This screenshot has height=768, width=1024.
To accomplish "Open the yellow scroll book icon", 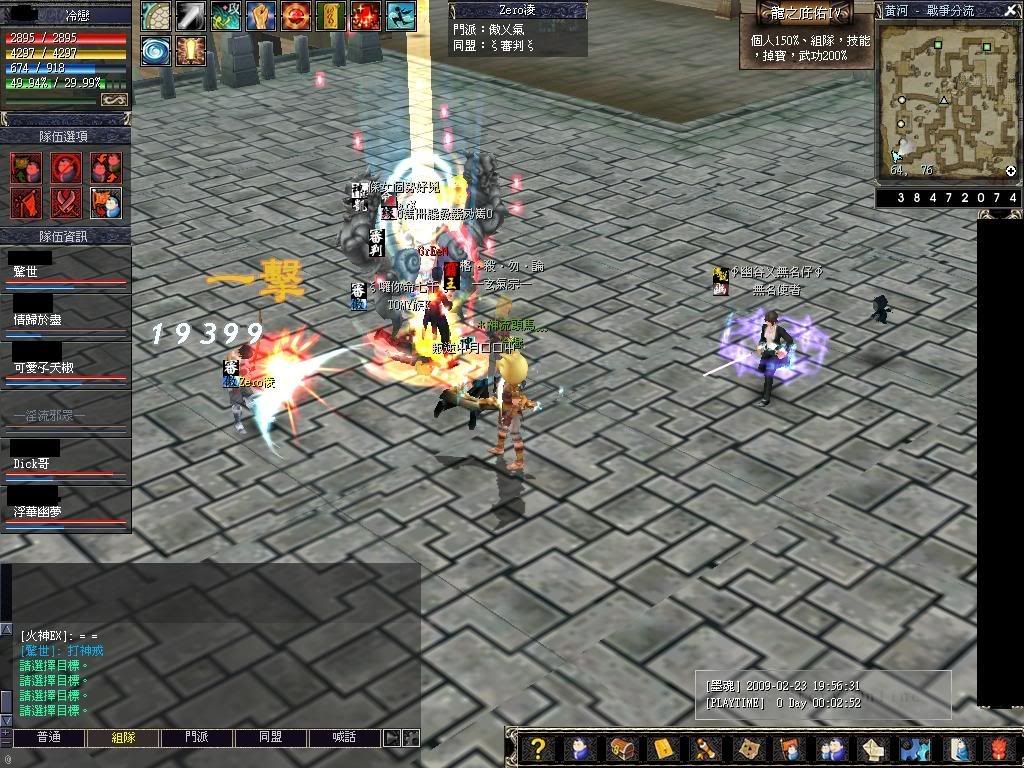I will point(664,749).
